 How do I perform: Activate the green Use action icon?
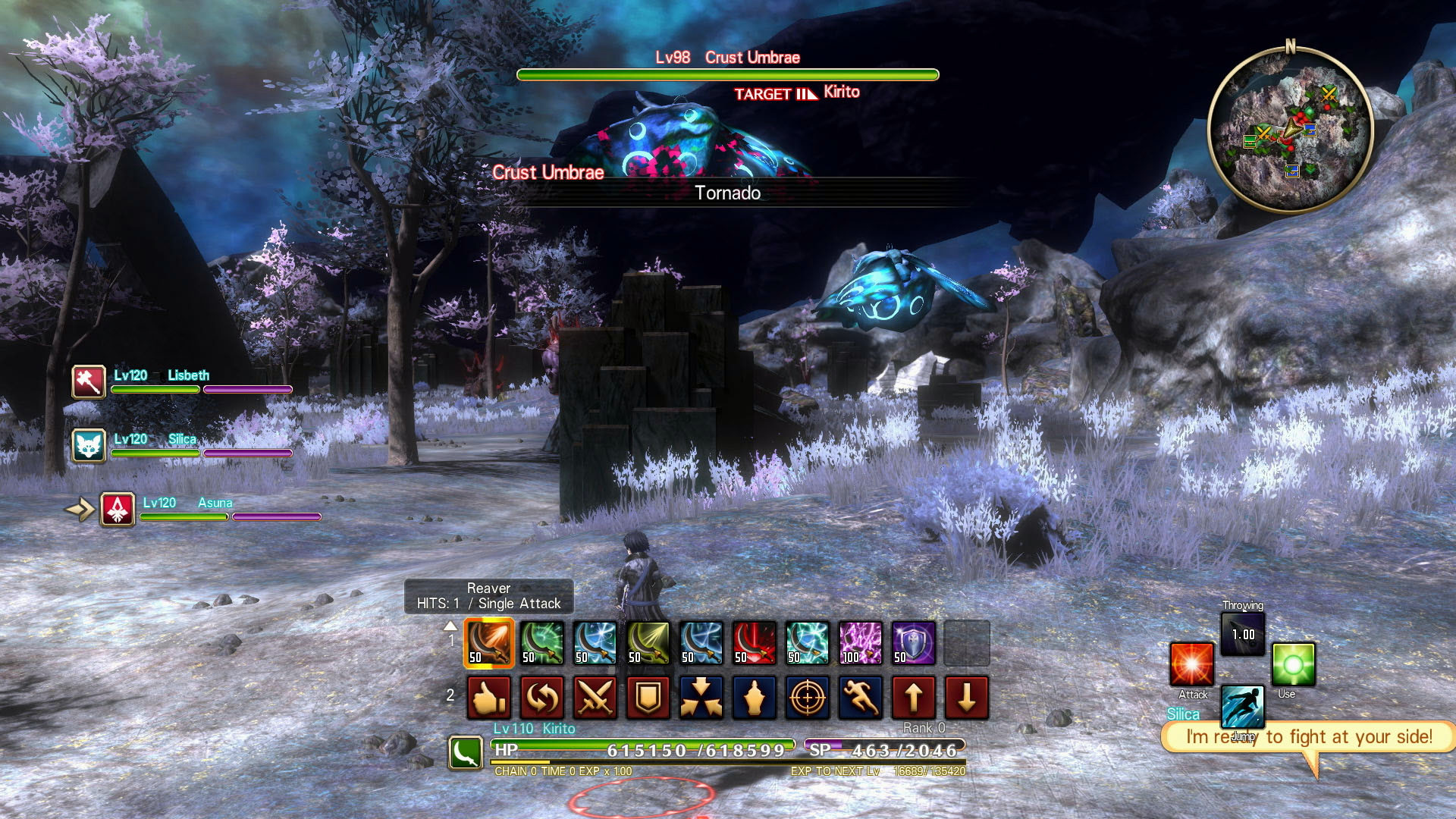pyautogui.click(x=1293, y=664)
